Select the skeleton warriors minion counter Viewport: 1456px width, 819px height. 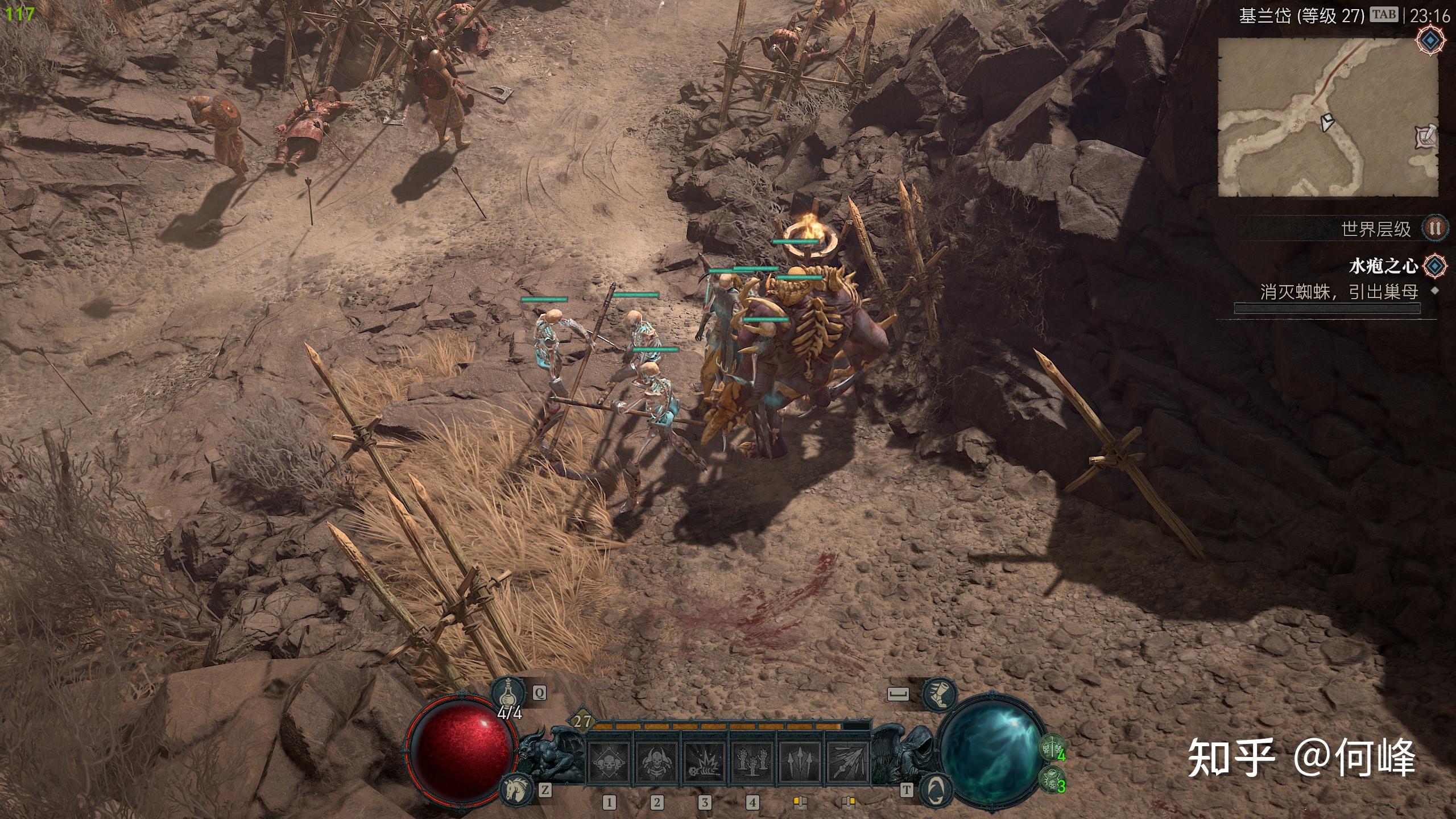1052,747
